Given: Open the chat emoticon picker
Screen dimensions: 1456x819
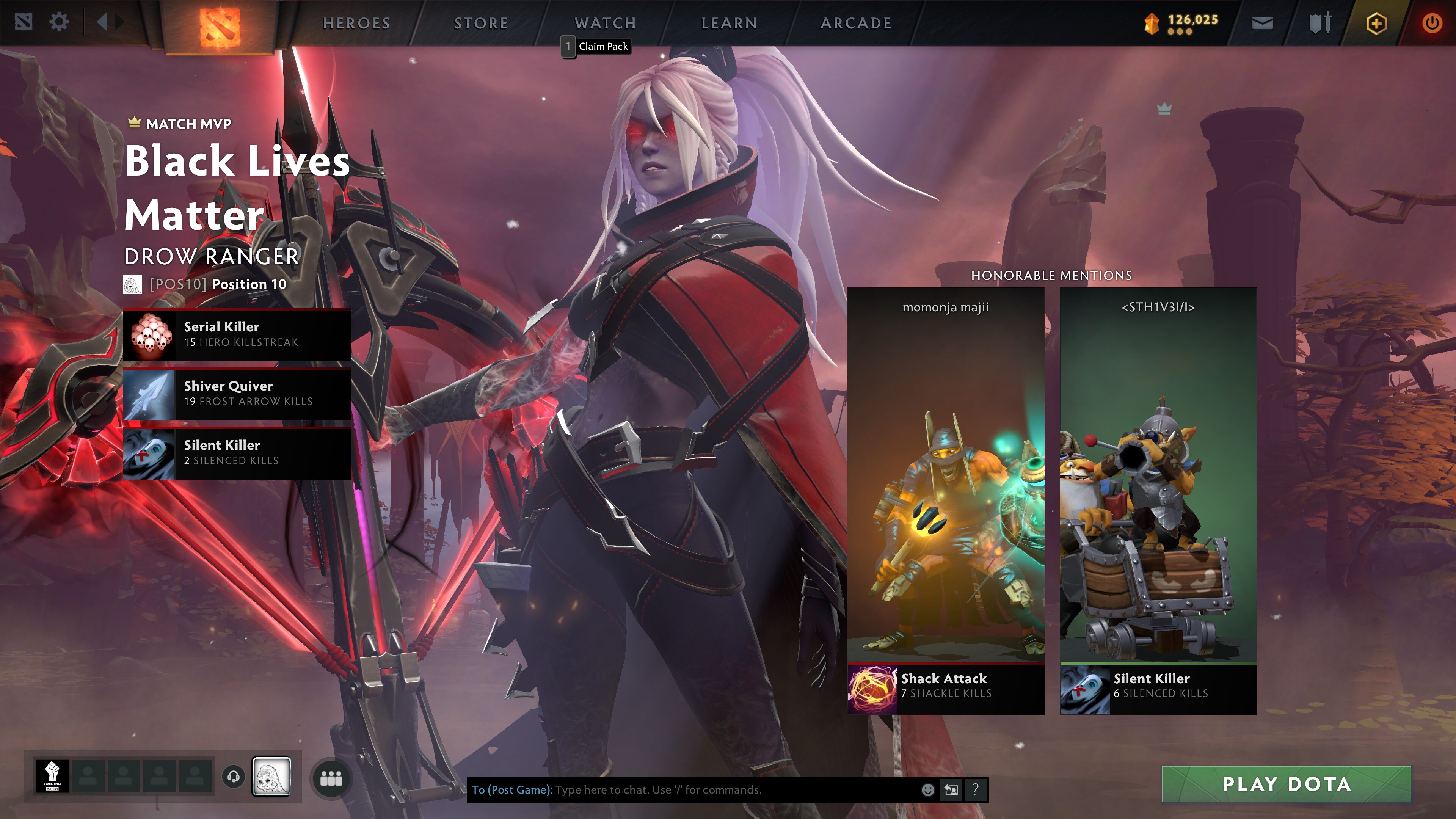Looking at the screenshot, I should 927,789.
